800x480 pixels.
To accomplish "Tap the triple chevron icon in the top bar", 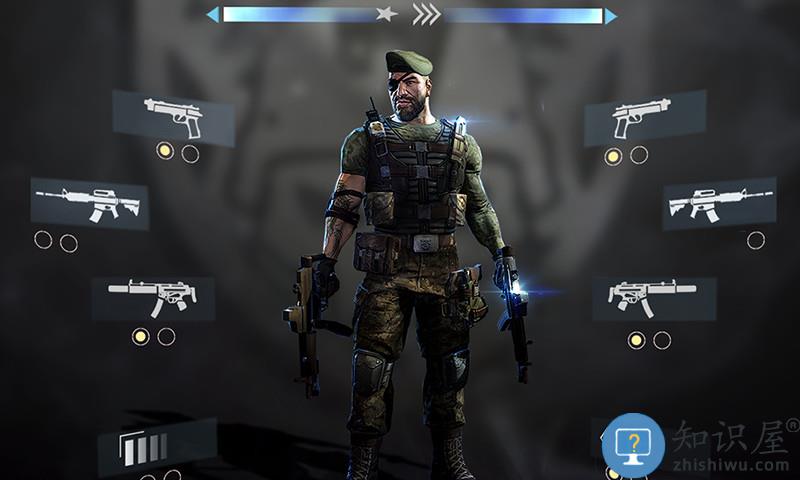I will (426, 15).
